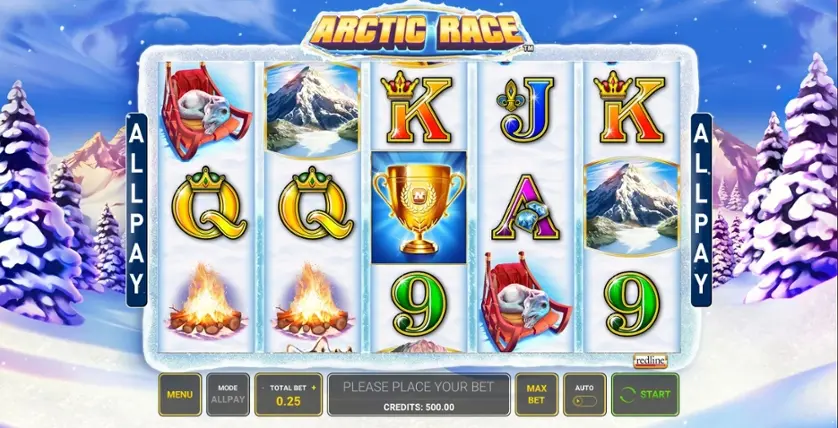Spin the reels with the green START button

tap(645, 394)
